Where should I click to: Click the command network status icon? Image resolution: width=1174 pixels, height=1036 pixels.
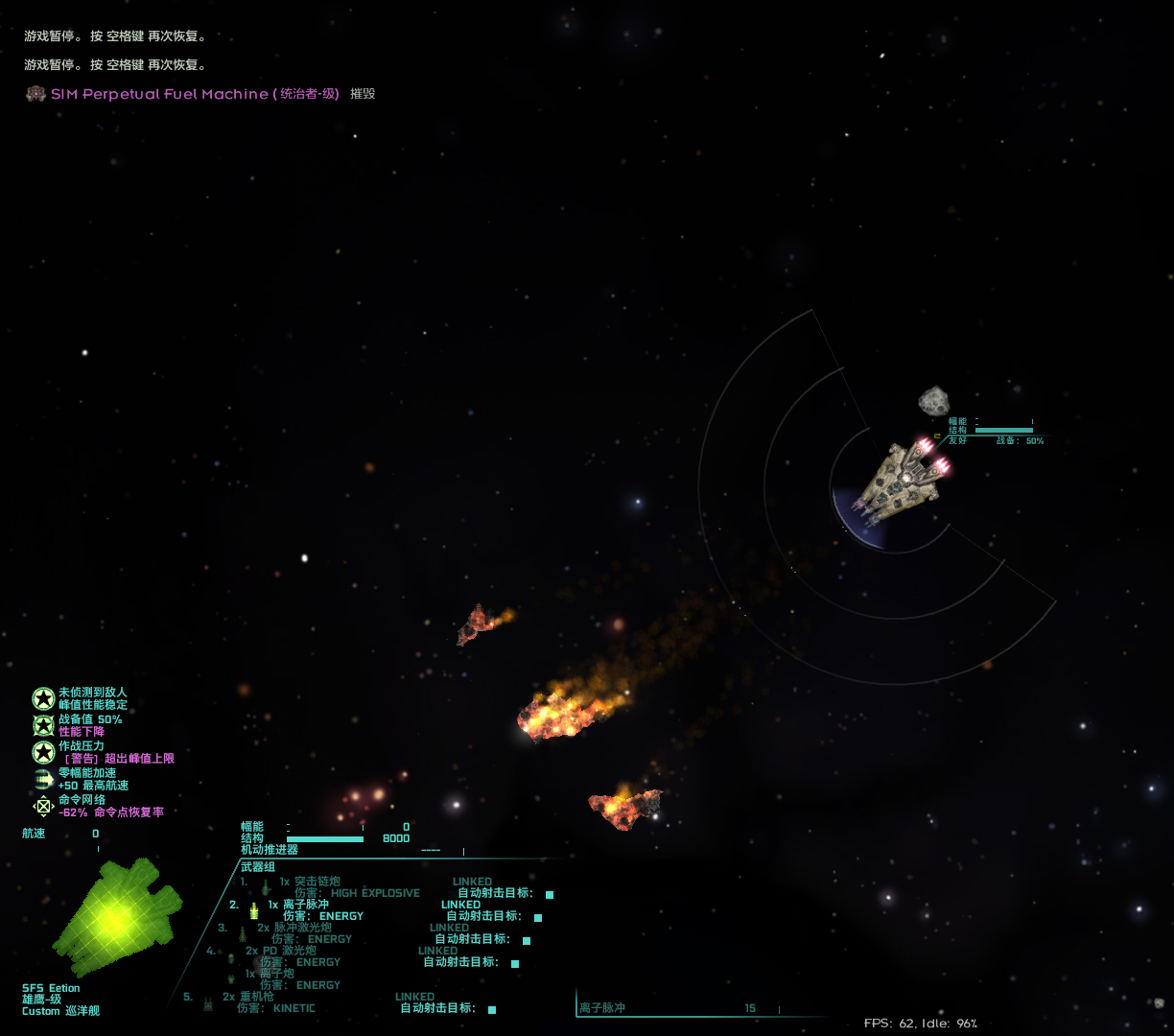(x=43, y=806)
